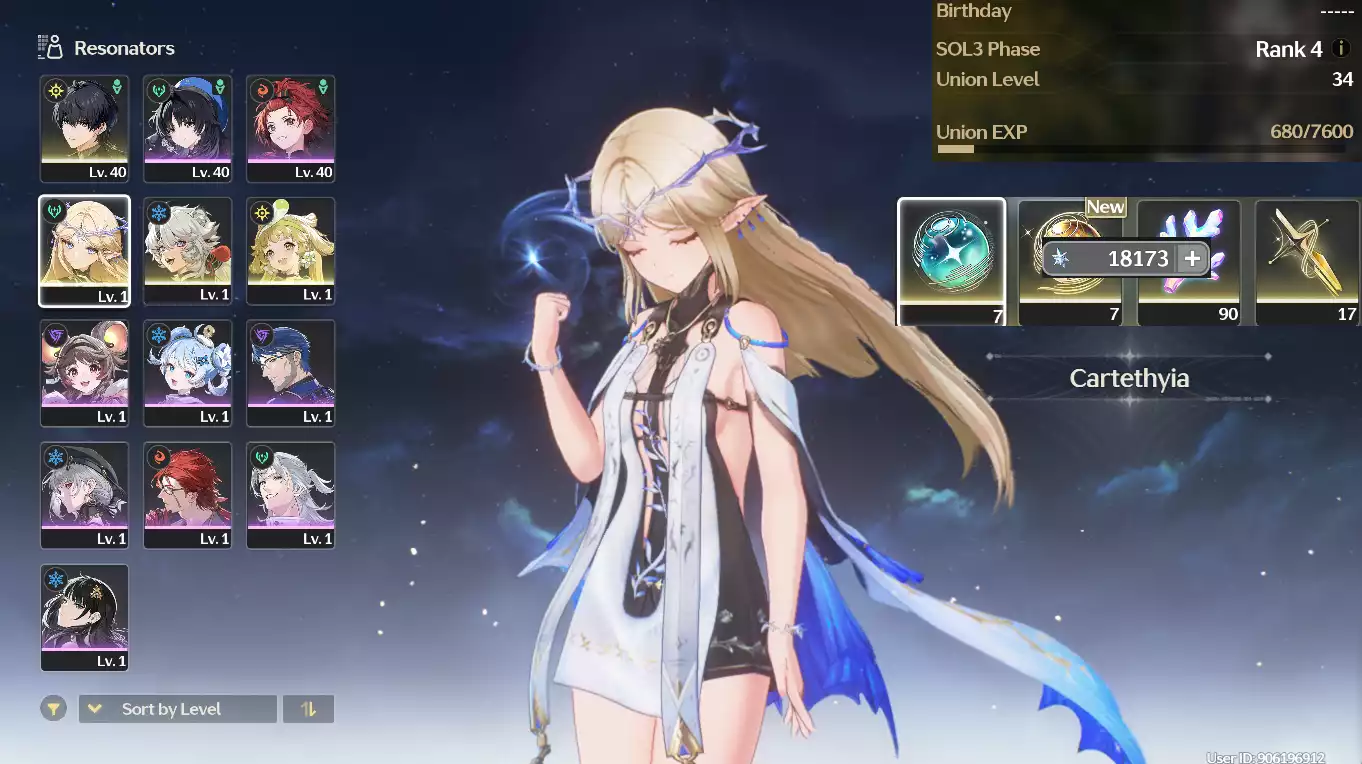This screenshot has height=764, width=1362.
Task: Choose the light-blue-haired girl with hair buns
Action: click(x=187, y=372)
